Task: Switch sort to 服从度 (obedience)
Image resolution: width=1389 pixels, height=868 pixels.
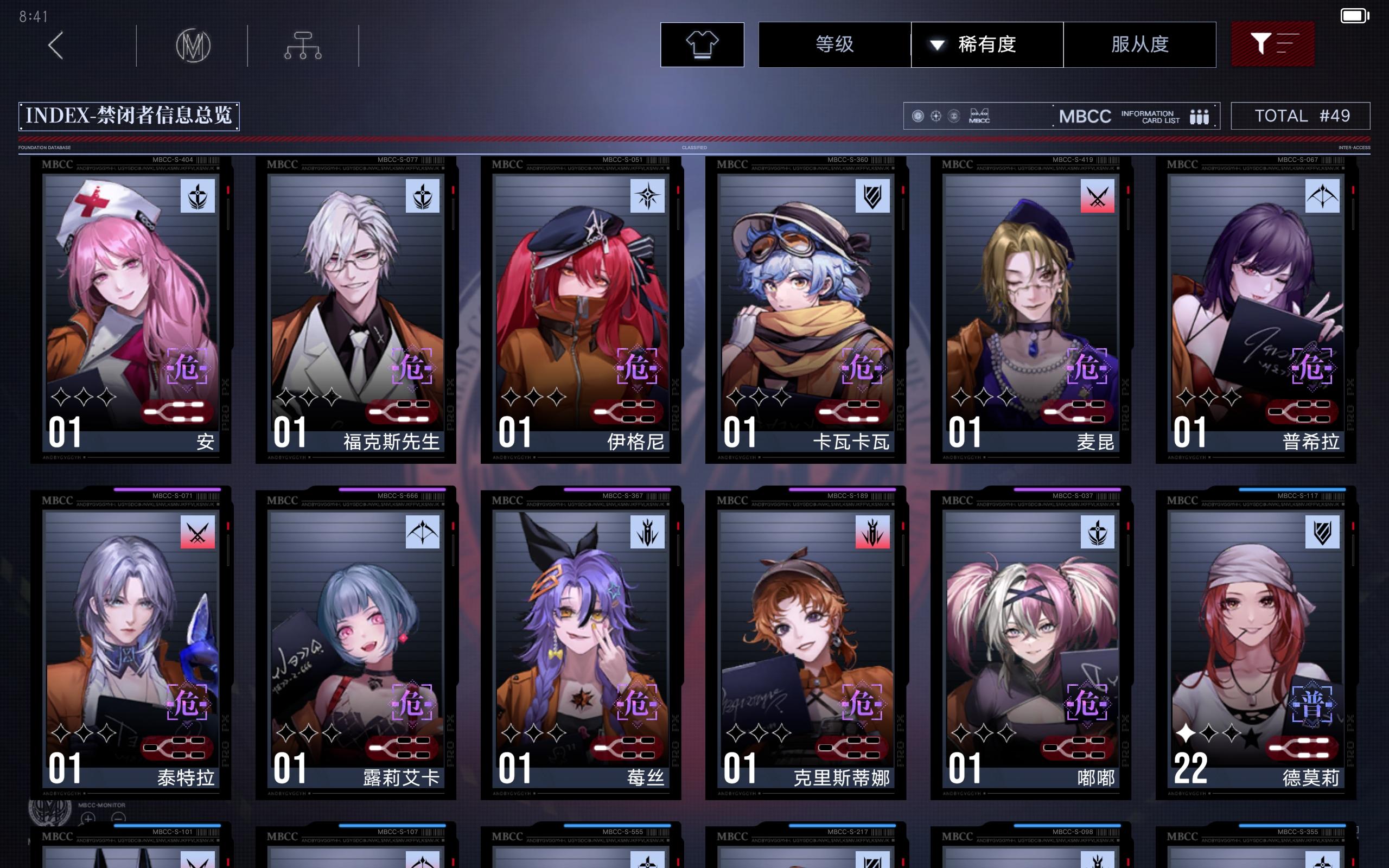Action: [1140, 45]
